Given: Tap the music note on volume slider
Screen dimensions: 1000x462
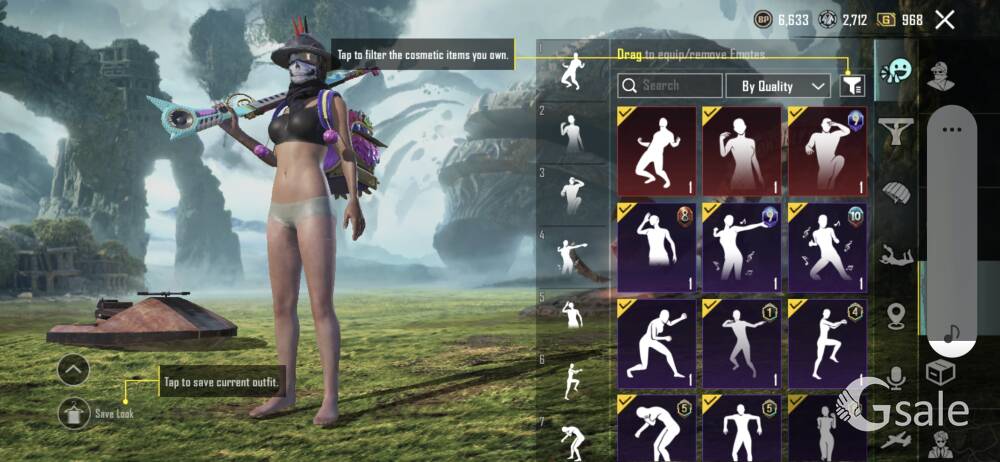Looking at the screenshot, I should (951, 333).
